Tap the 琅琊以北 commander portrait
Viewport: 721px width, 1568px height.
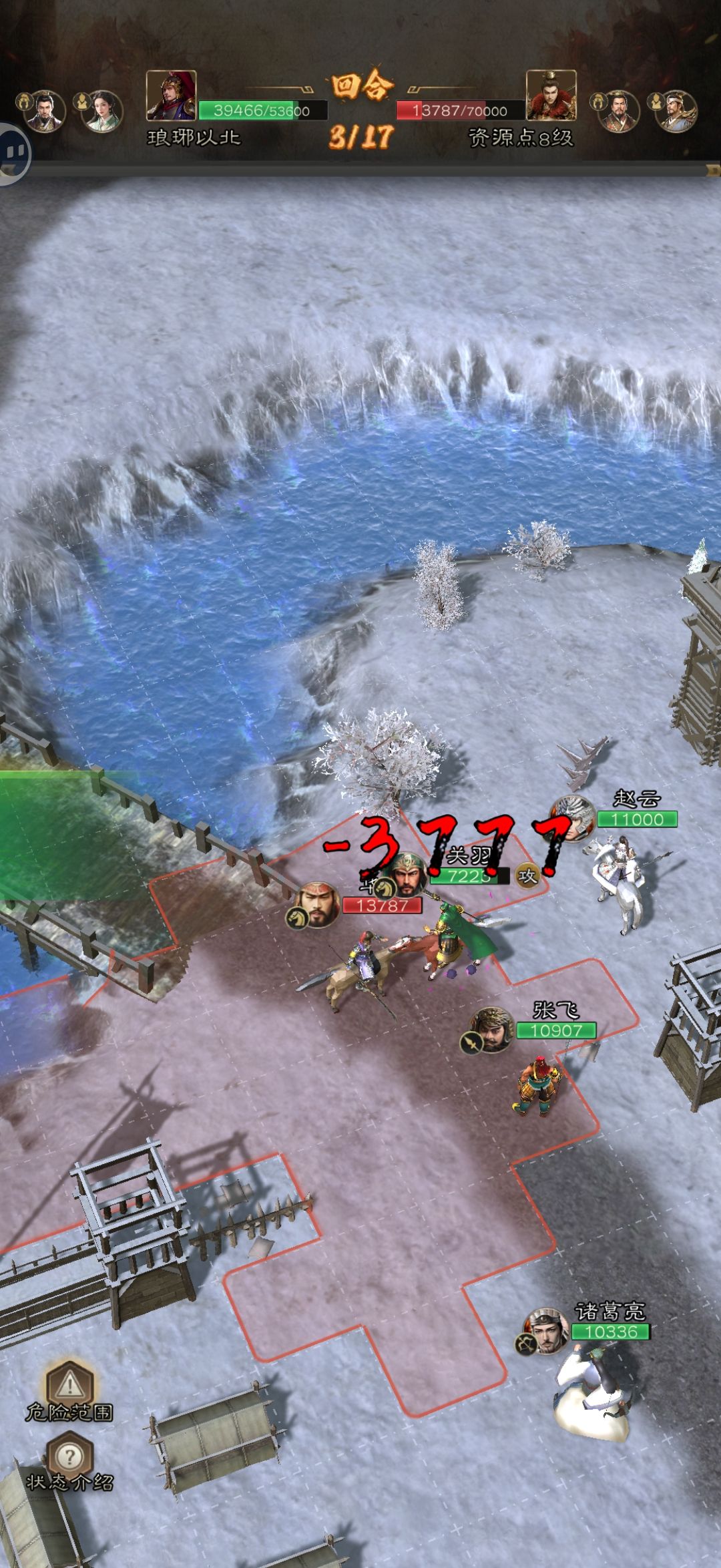pos(171,95)
